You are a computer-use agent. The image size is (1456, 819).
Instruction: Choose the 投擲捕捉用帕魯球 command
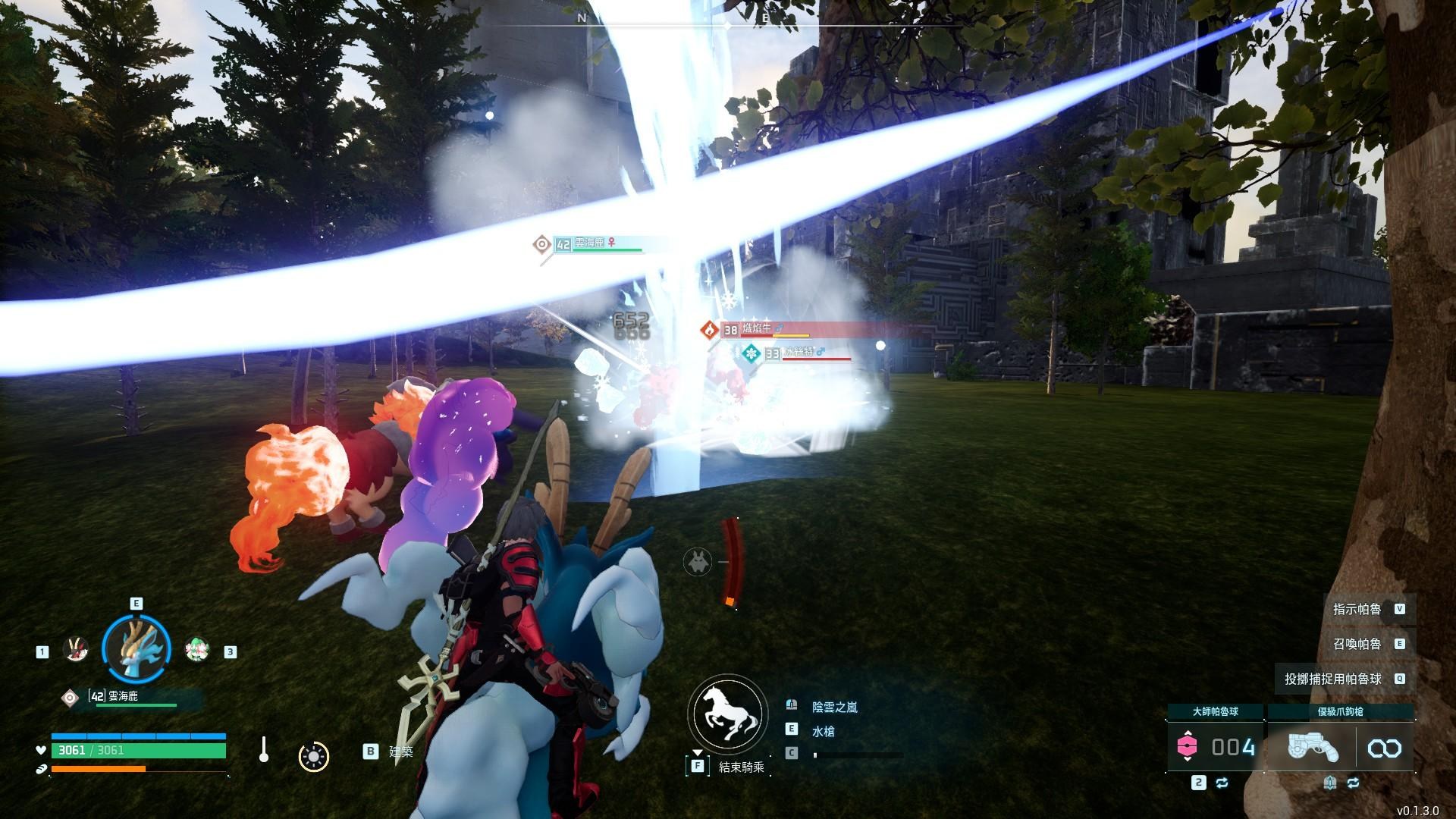click(x=1333, y=679)
